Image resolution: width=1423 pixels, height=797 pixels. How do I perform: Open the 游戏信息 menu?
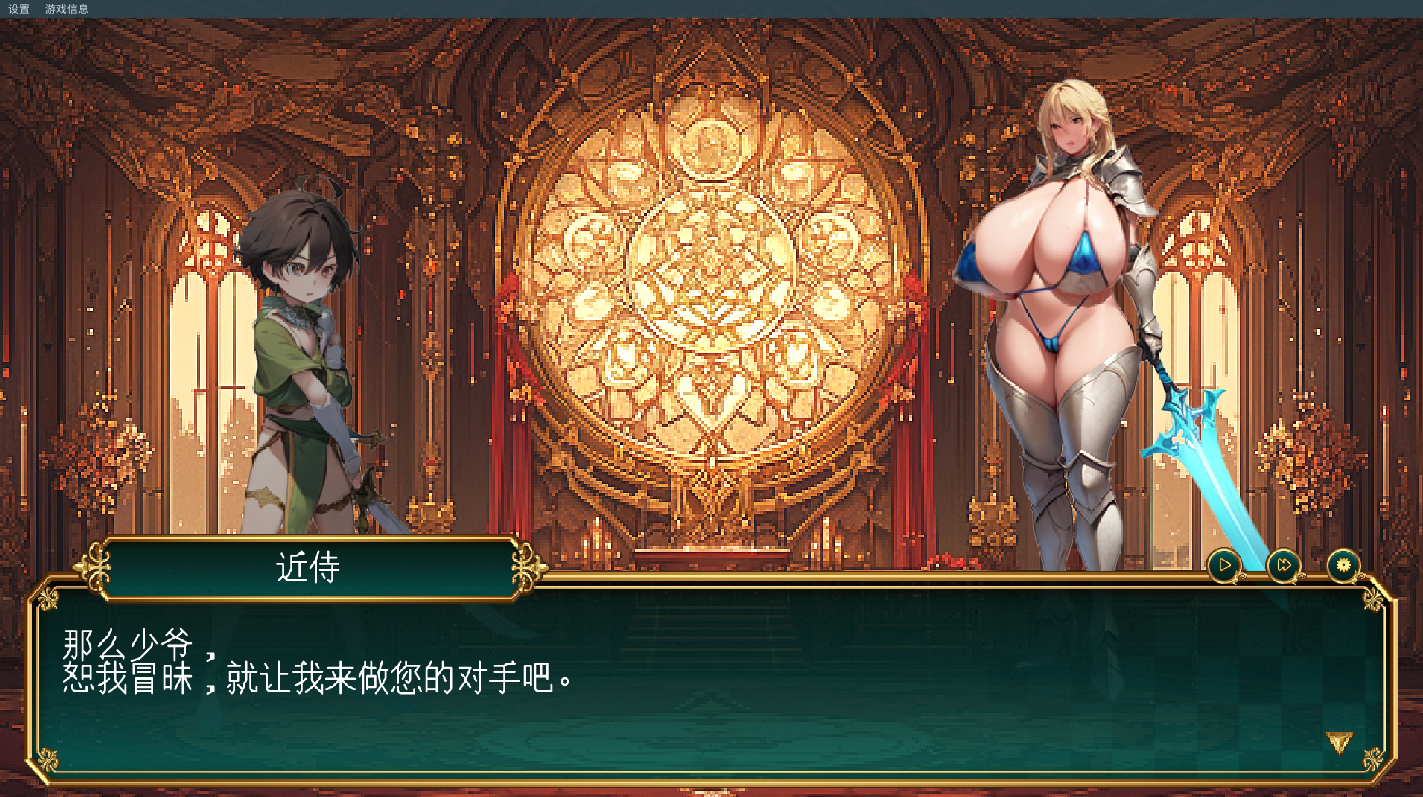pyautogui.click(x=67, y=9)
